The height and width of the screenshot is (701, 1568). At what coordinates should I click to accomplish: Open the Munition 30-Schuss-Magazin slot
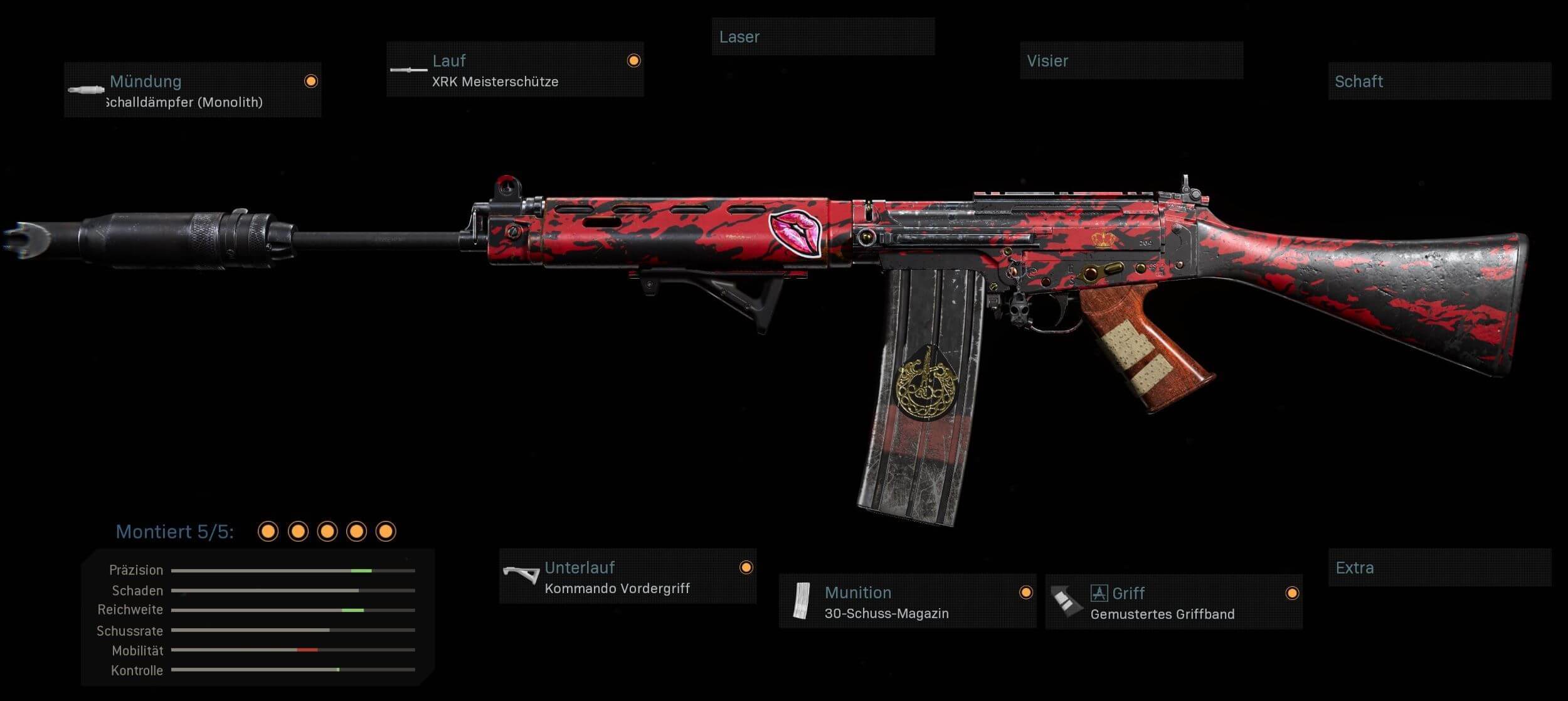tap(907, 601)
